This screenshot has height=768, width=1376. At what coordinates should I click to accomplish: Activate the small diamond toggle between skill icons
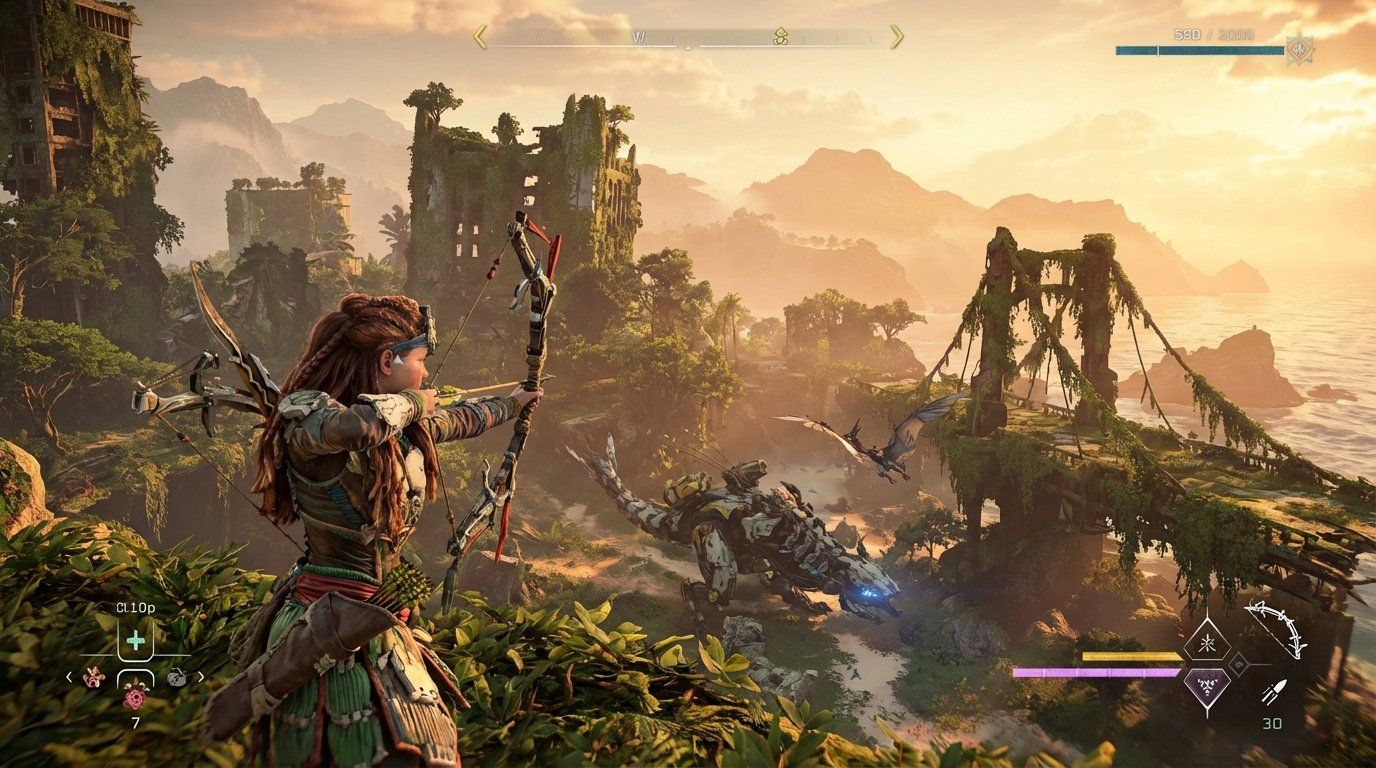(x=1238, y=664)
